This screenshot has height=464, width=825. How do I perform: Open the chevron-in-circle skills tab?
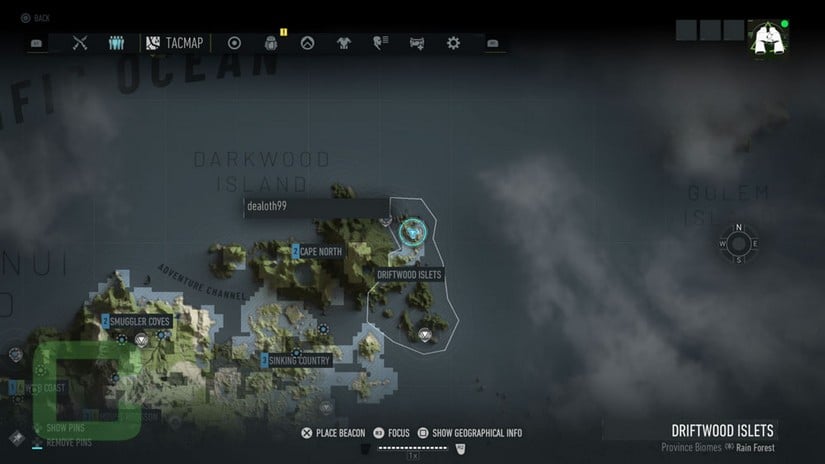click(x=308, y=43)
